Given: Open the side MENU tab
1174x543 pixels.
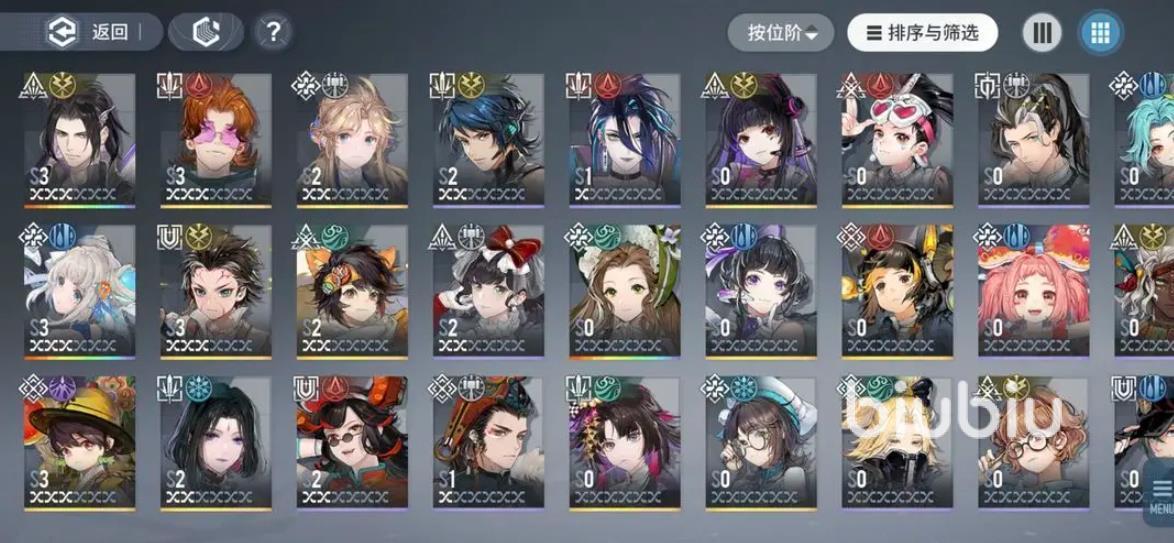Looking at the screenshot, I should pos(1160,500).
